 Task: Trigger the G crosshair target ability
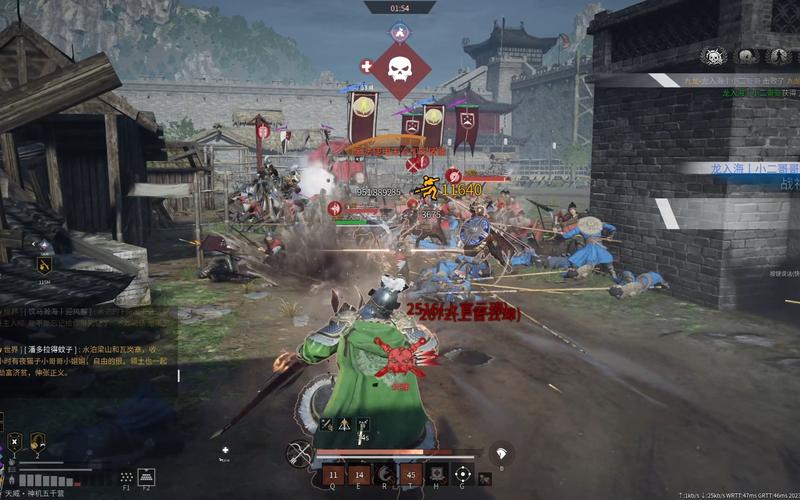coord(463,474)
